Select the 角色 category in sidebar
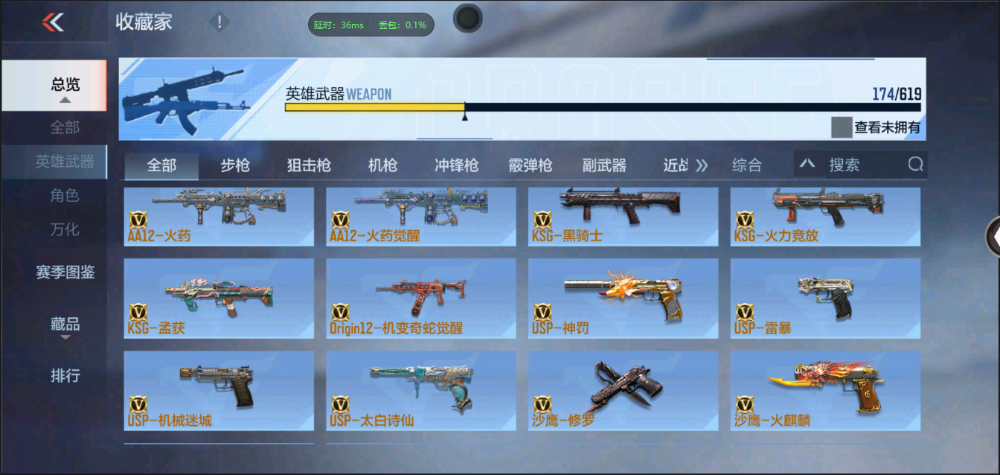The width and height of the screenshot is (1000, 475). [x=65, y=195]
